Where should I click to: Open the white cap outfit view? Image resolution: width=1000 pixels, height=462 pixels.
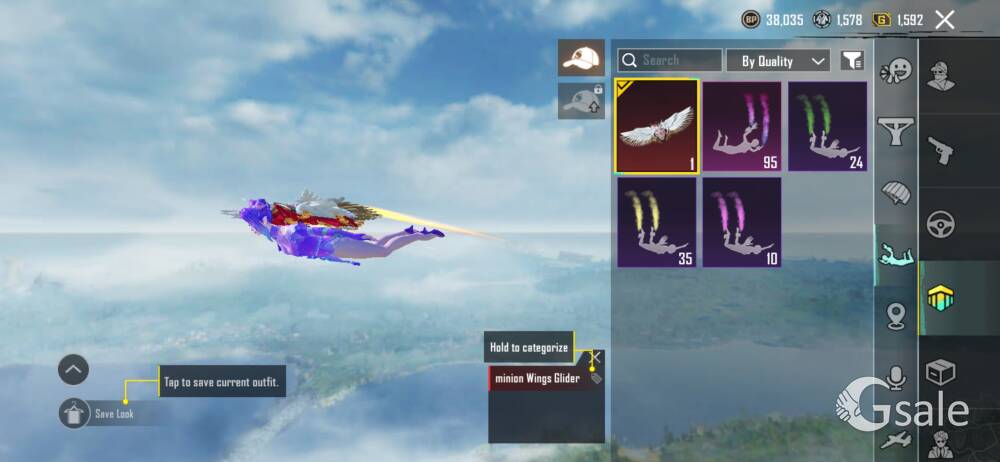581,58
